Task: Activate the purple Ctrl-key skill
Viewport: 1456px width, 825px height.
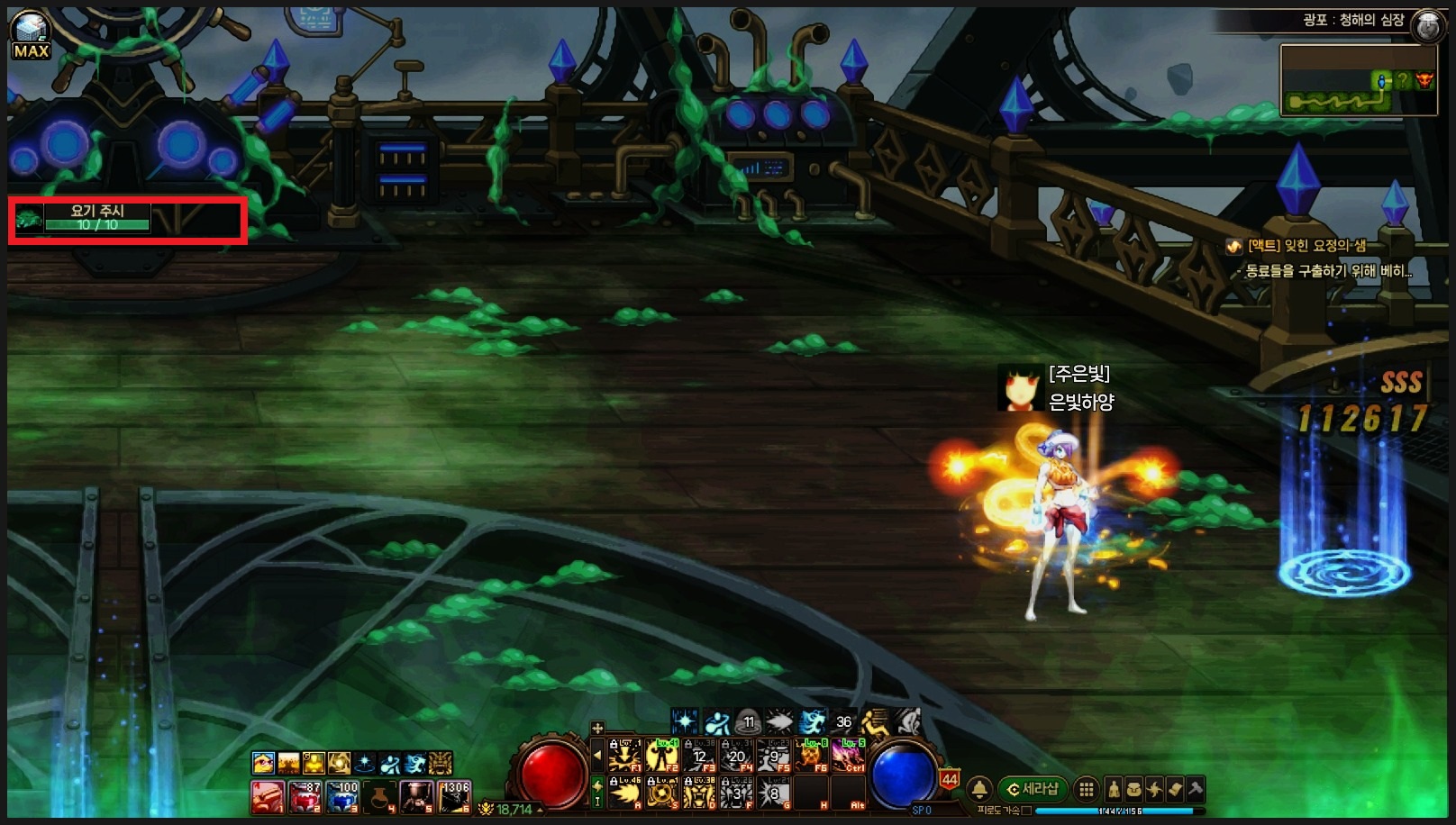Action: point(848,756)
